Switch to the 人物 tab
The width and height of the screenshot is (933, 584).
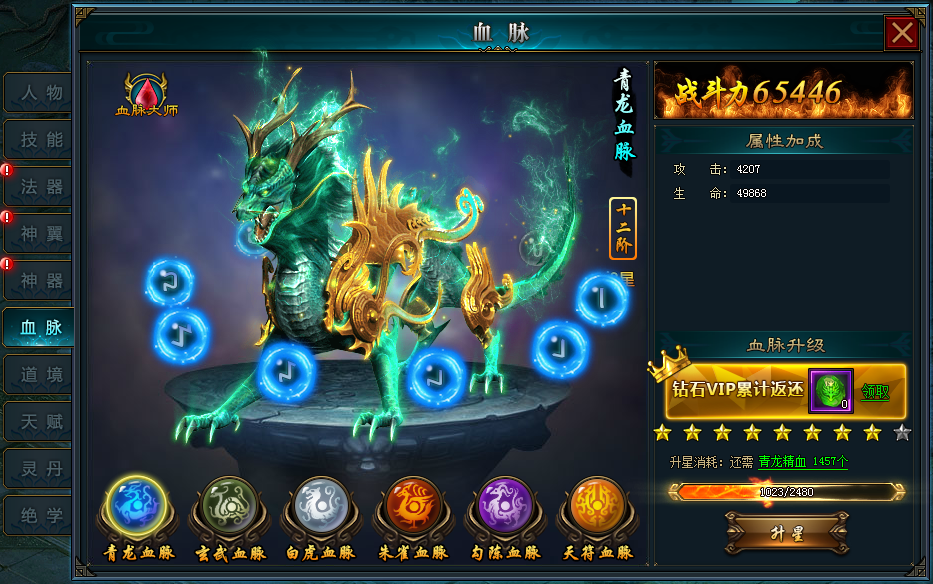click(x=40, y=93)
